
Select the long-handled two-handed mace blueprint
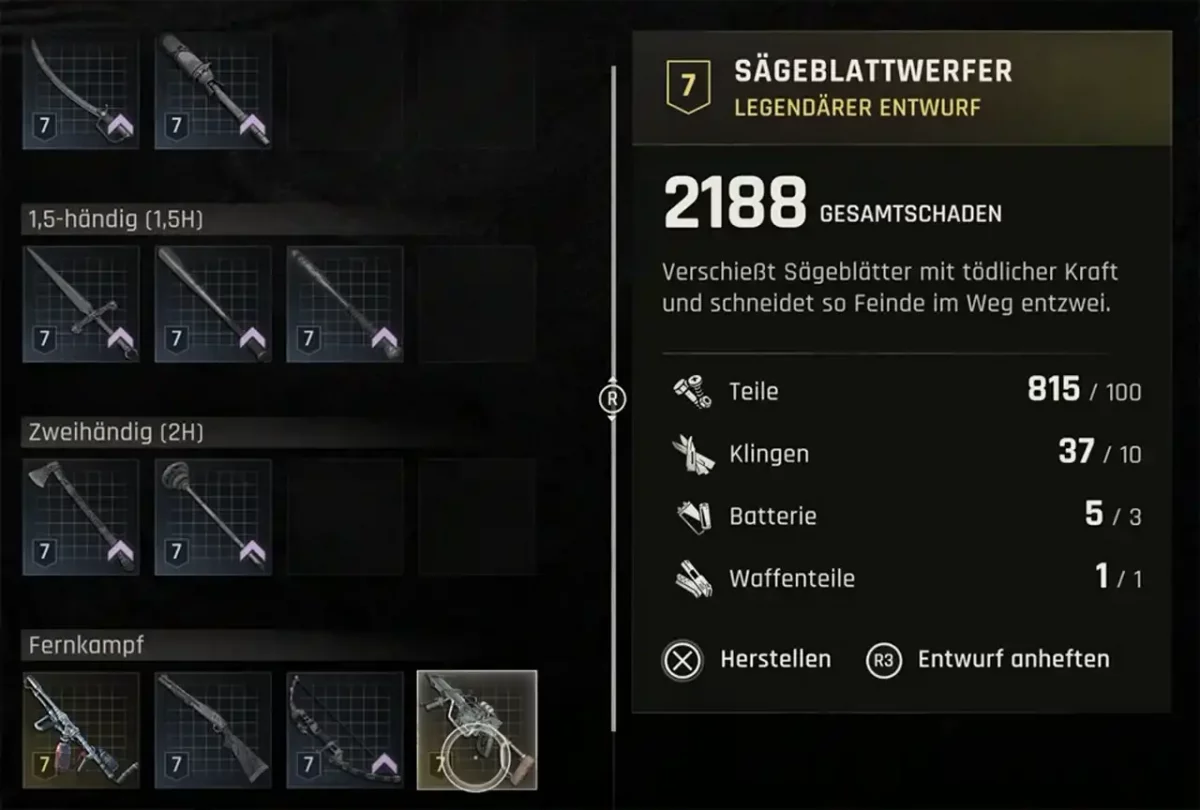click(x=213, y=517)
